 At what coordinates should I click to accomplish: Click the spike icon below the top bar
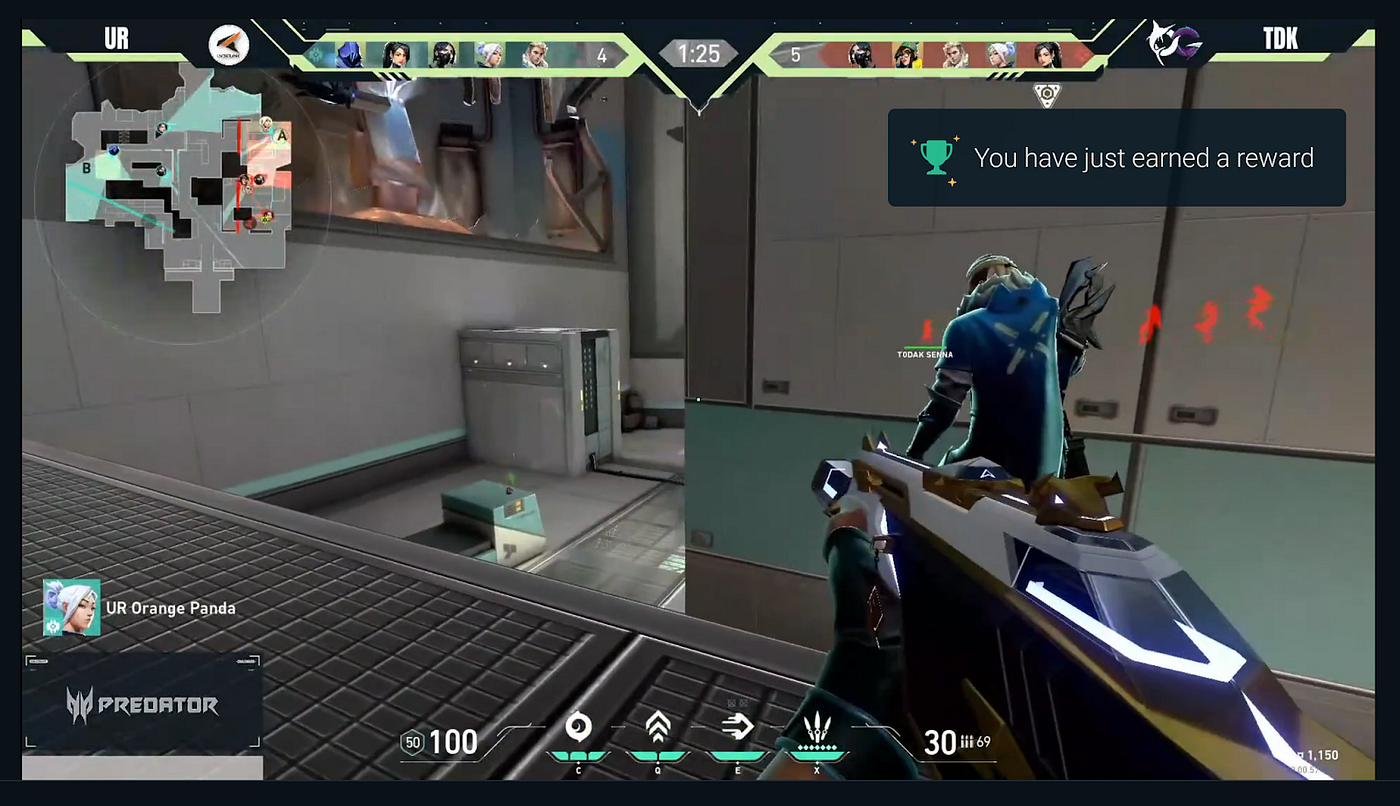pyautogui.click(x=1047, y=95)
